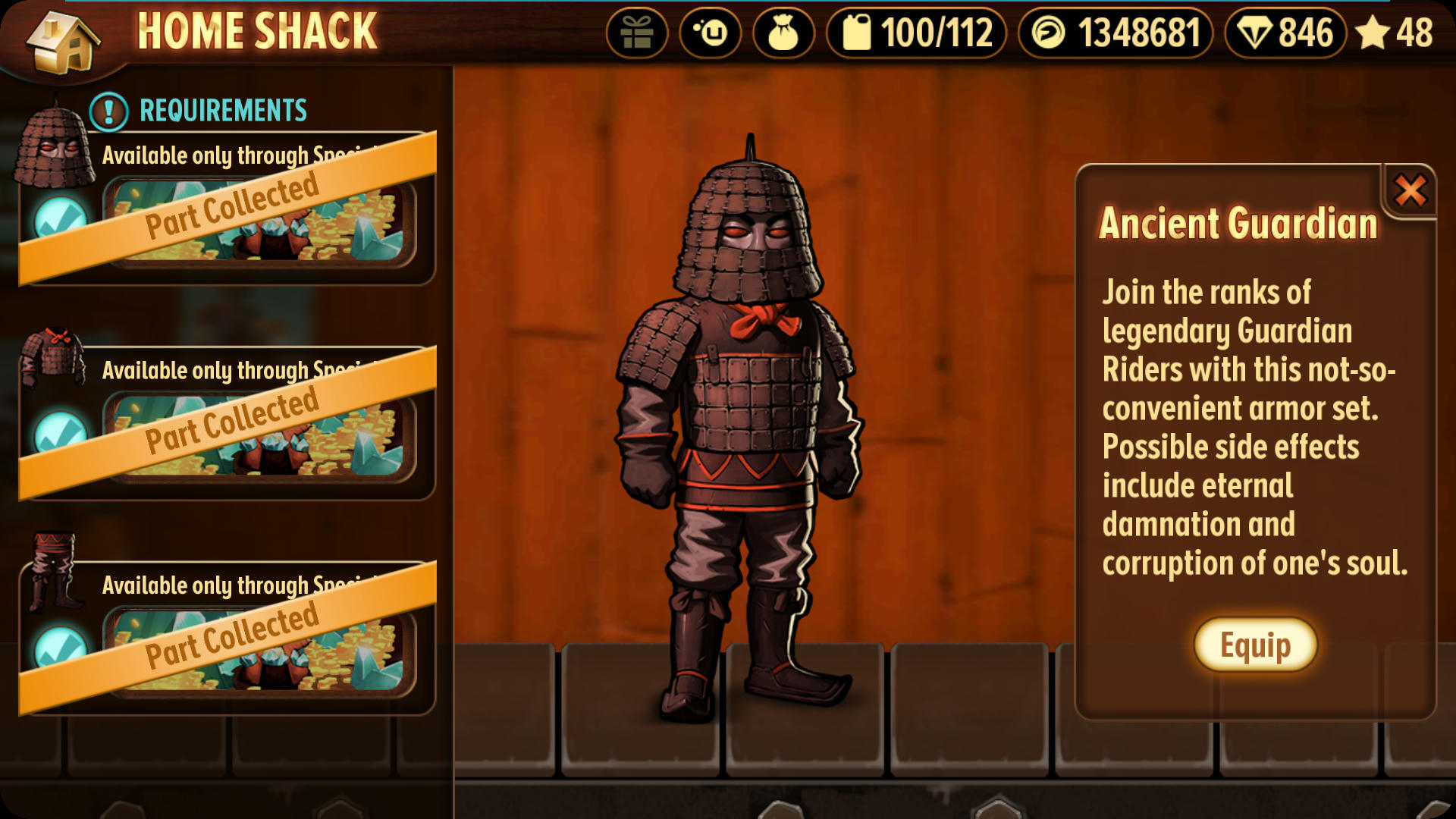This screenshot has height=819, width=1456.
Task: Close the Ancient Guardian description panel
Action: tap(1410, 190)
